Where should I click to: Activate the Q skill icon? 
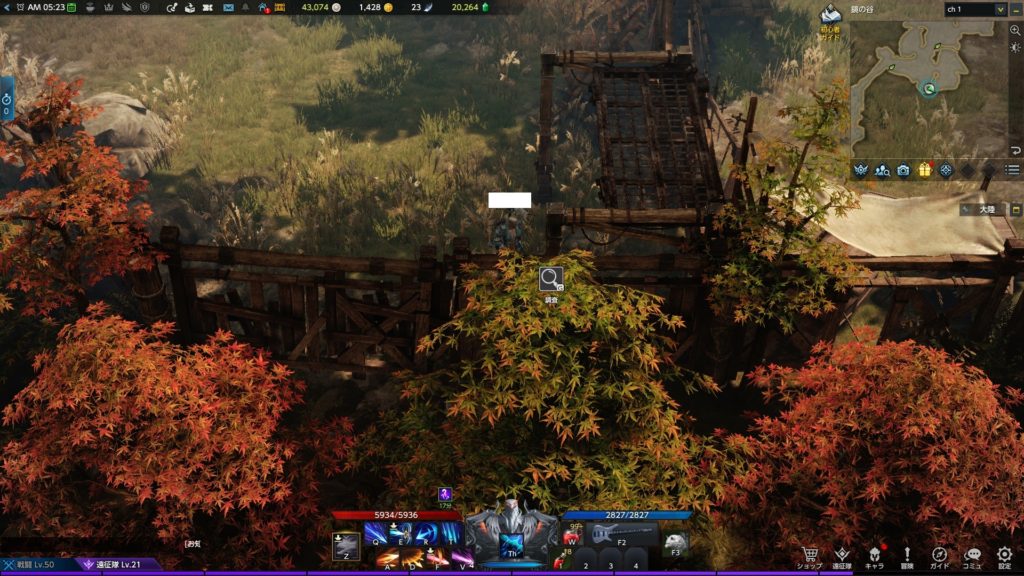(x=376, y=533)
